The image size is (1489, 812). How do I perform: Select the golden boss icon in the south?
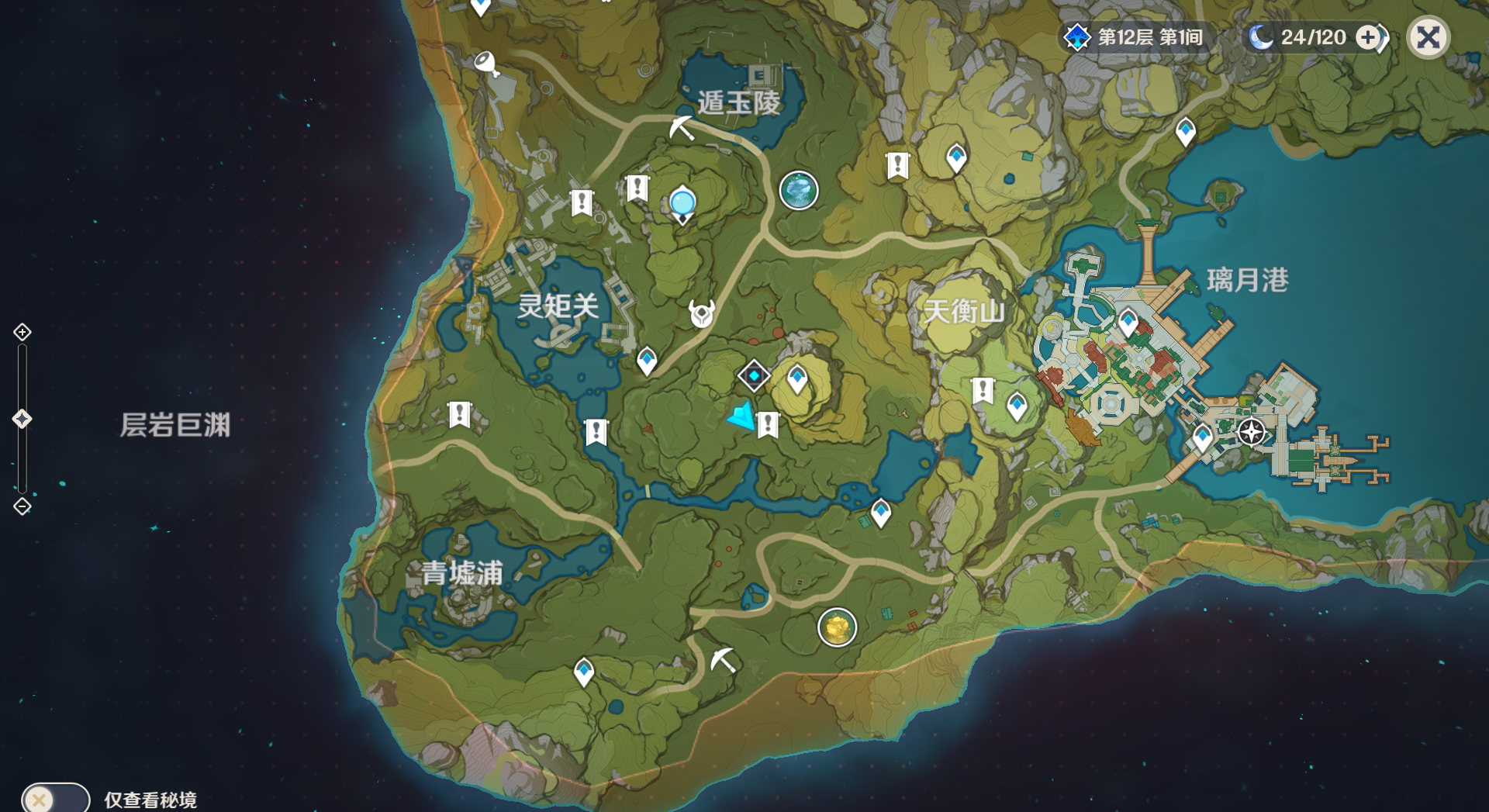tap(837, 627)
